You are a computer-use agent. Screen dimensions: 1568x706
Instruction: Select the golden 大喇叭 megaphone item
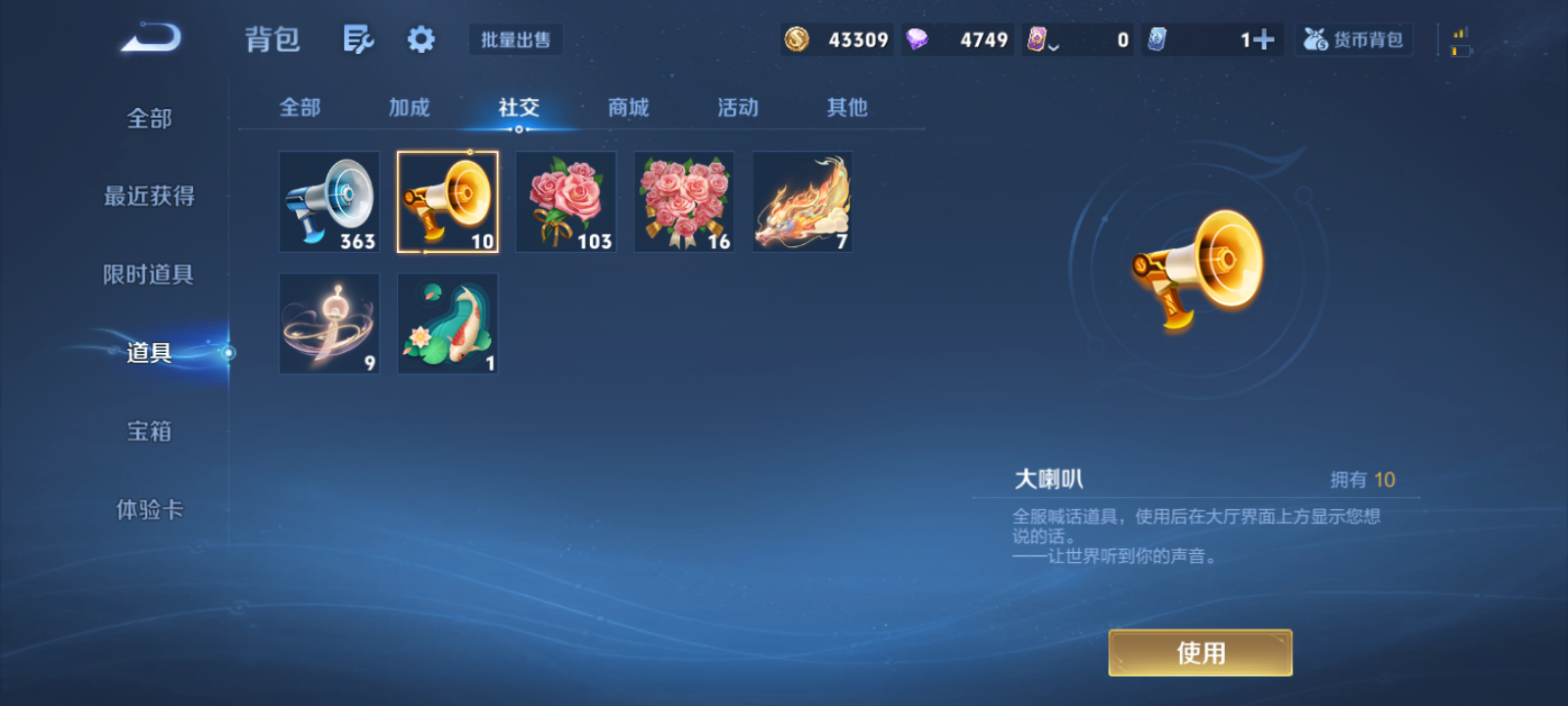447,201
